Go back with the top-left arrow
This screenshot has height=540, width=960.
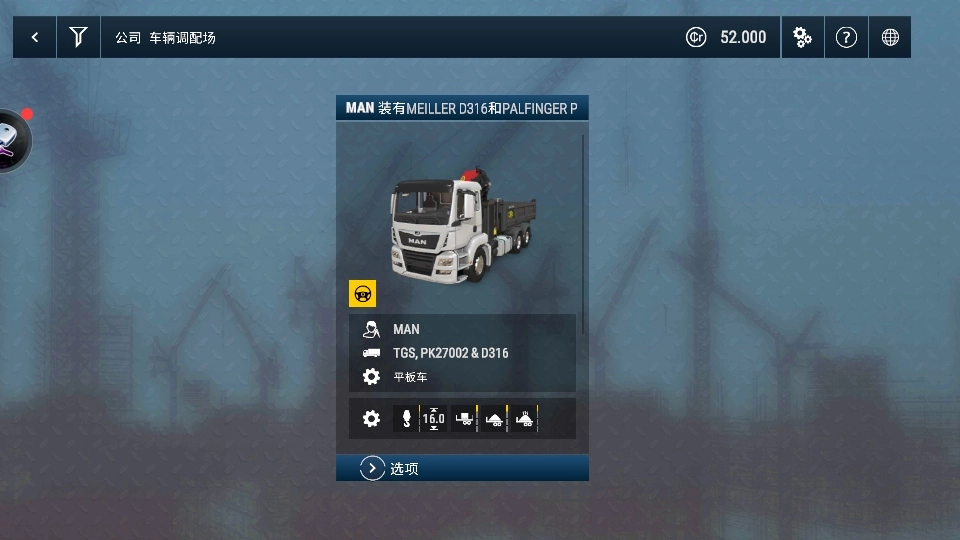click(35, 38)
